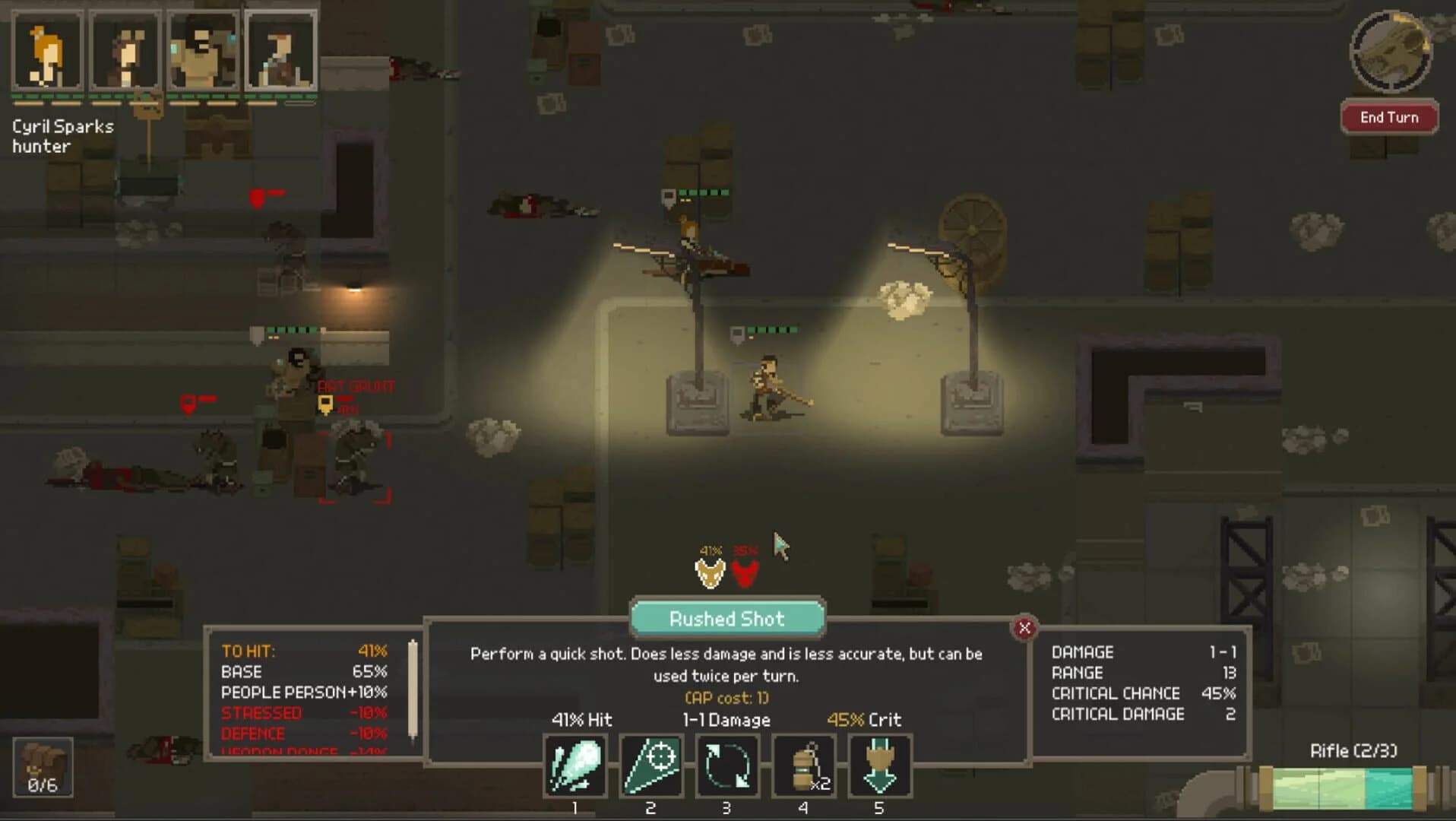The width and height of the screenshot is (1456, 821).
Task: Select the second party member portrait
Action: coord(125,52)
